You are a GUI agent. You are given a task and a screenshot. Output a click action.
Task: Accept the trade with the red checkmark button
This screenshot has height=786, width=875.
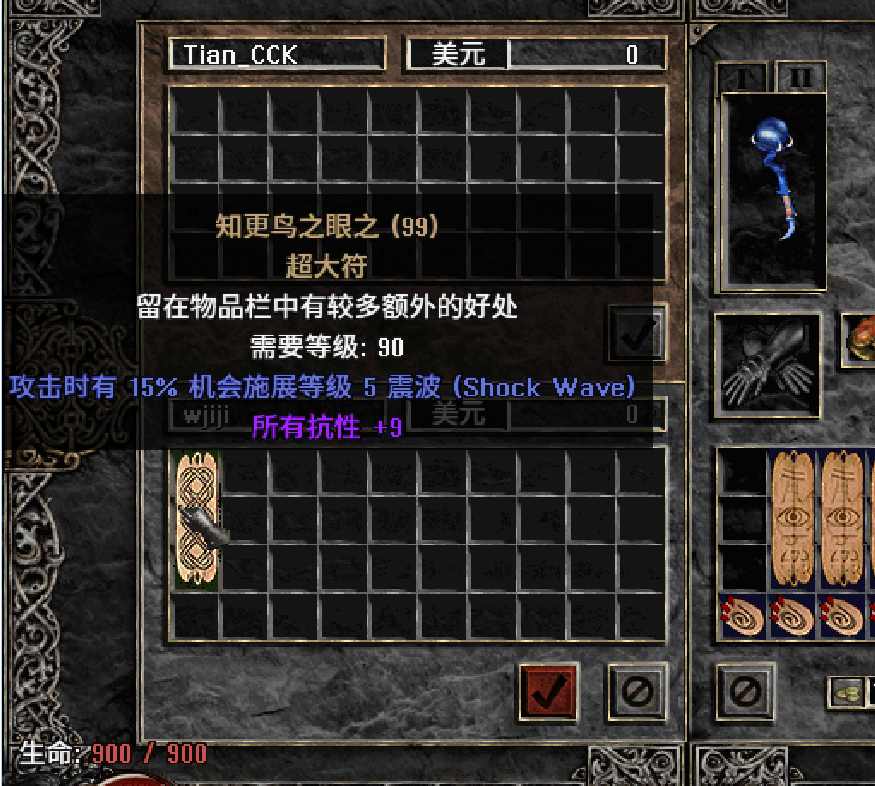[x=549, y=690]
